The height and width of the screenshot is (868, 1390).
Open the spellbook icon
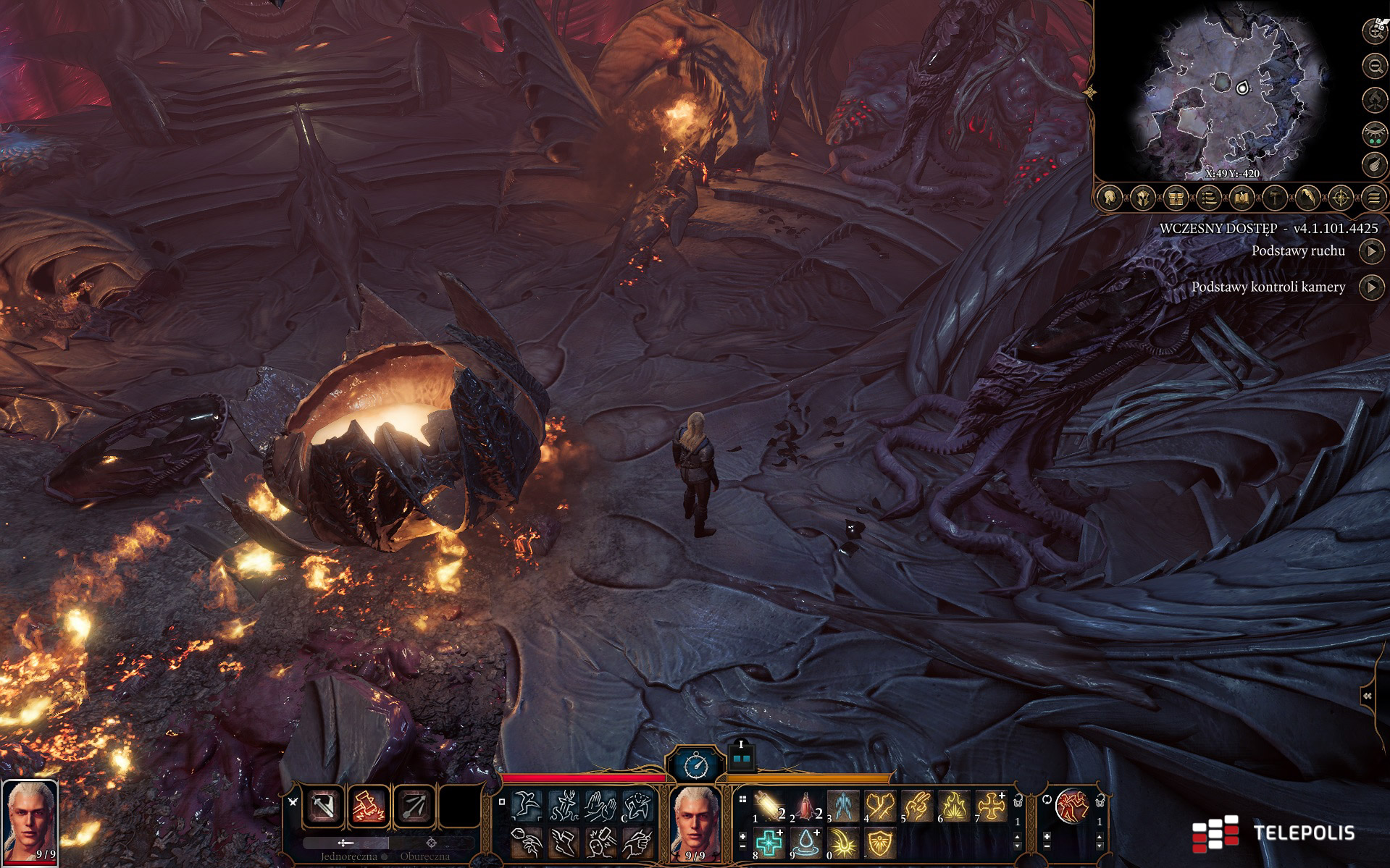point(1242,197)
